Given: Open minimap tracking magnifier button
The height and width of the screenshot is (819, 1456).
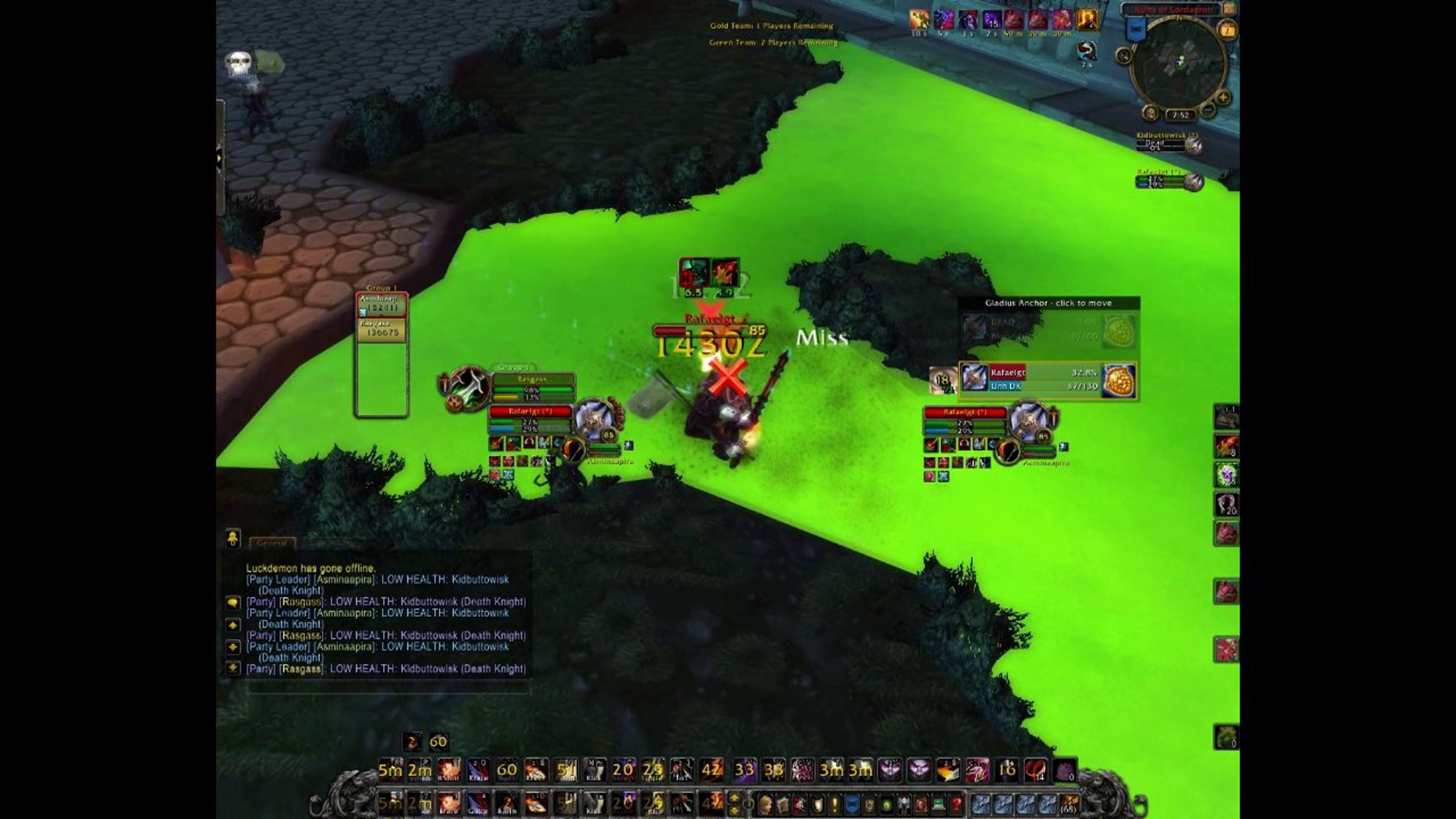Looking at the screenshot, I should point(1124,56).
